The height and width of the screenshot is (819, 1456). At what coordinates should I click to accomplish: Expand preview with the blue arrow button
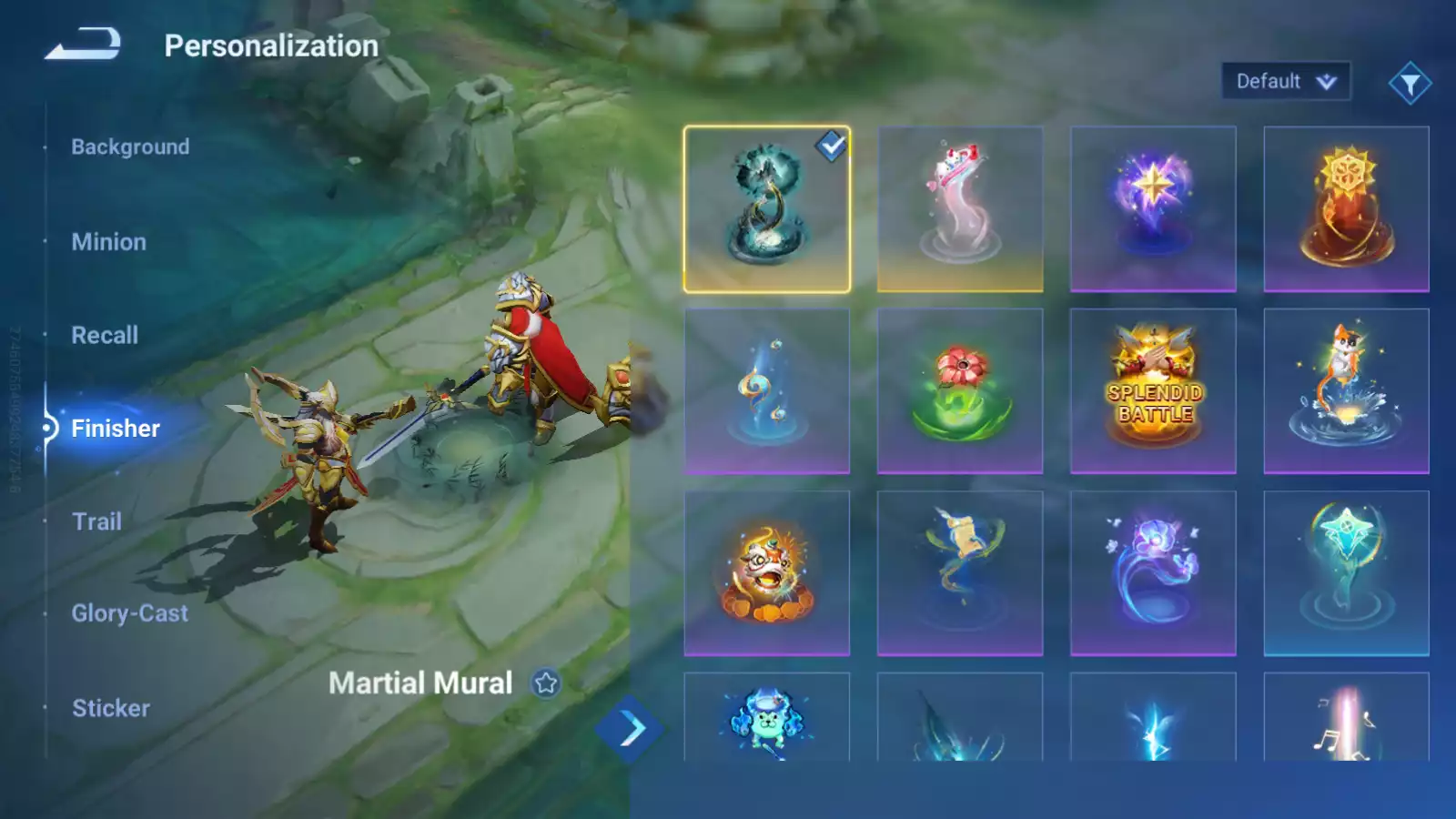click(630, 729)
